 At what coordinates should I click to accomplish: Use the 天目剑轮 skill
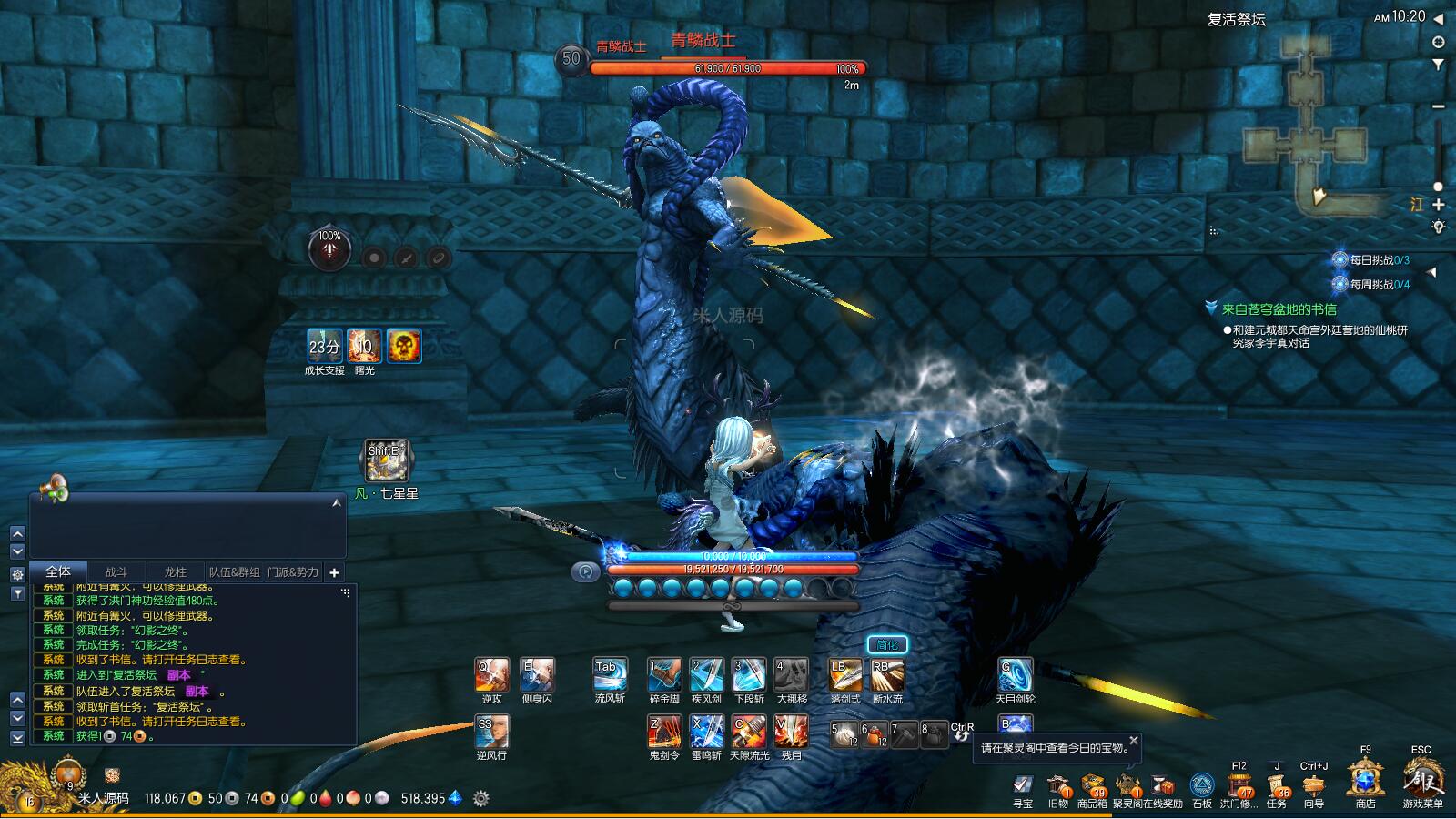(1015, 675)
